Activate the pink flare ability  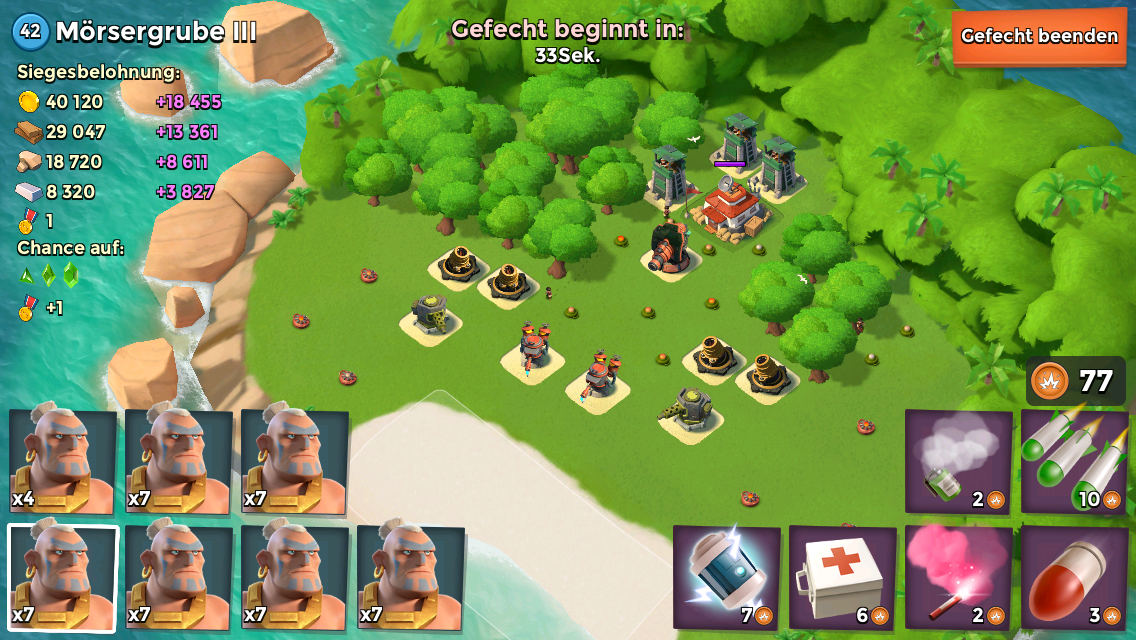tap(958, 577)
